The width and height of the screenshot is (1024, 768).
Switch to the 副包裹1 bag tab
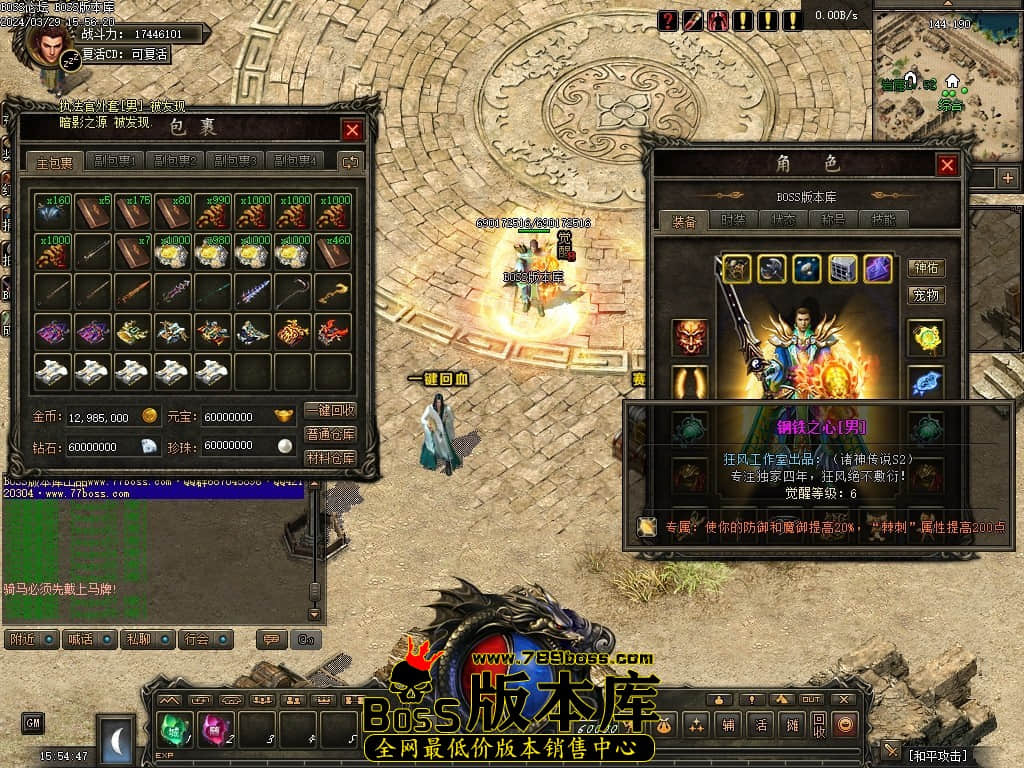114,161
